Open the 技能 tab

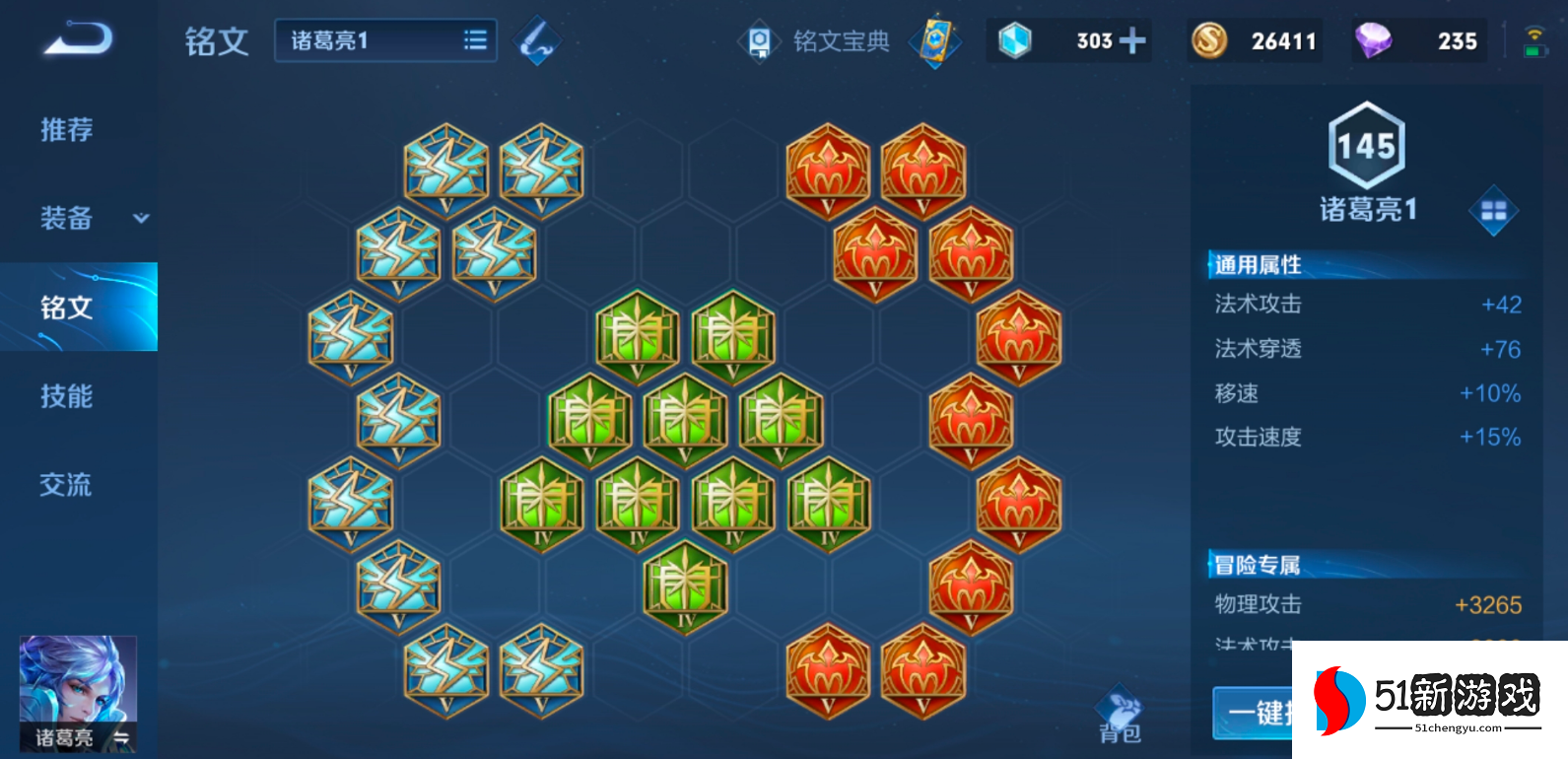67,396
